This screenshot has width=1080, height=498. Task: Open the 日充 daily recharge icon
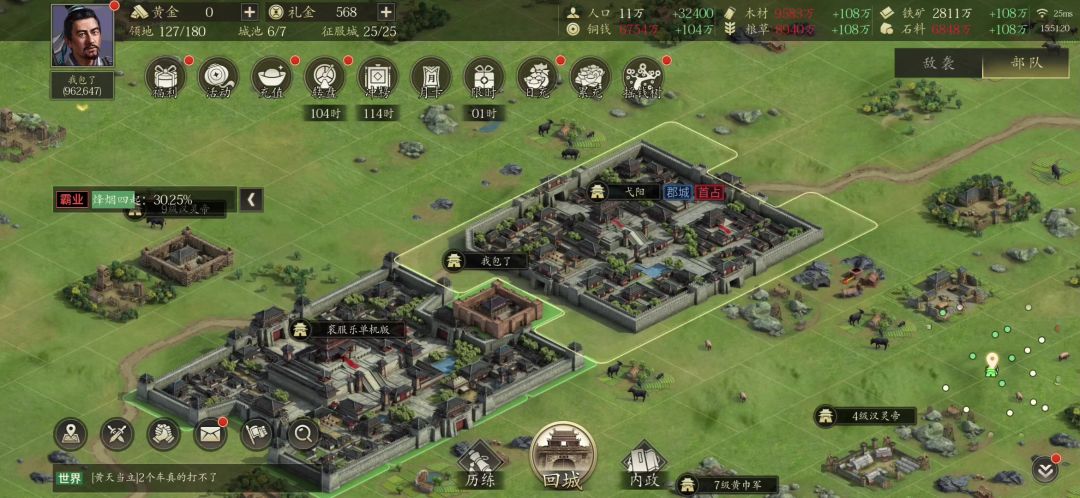537,77
